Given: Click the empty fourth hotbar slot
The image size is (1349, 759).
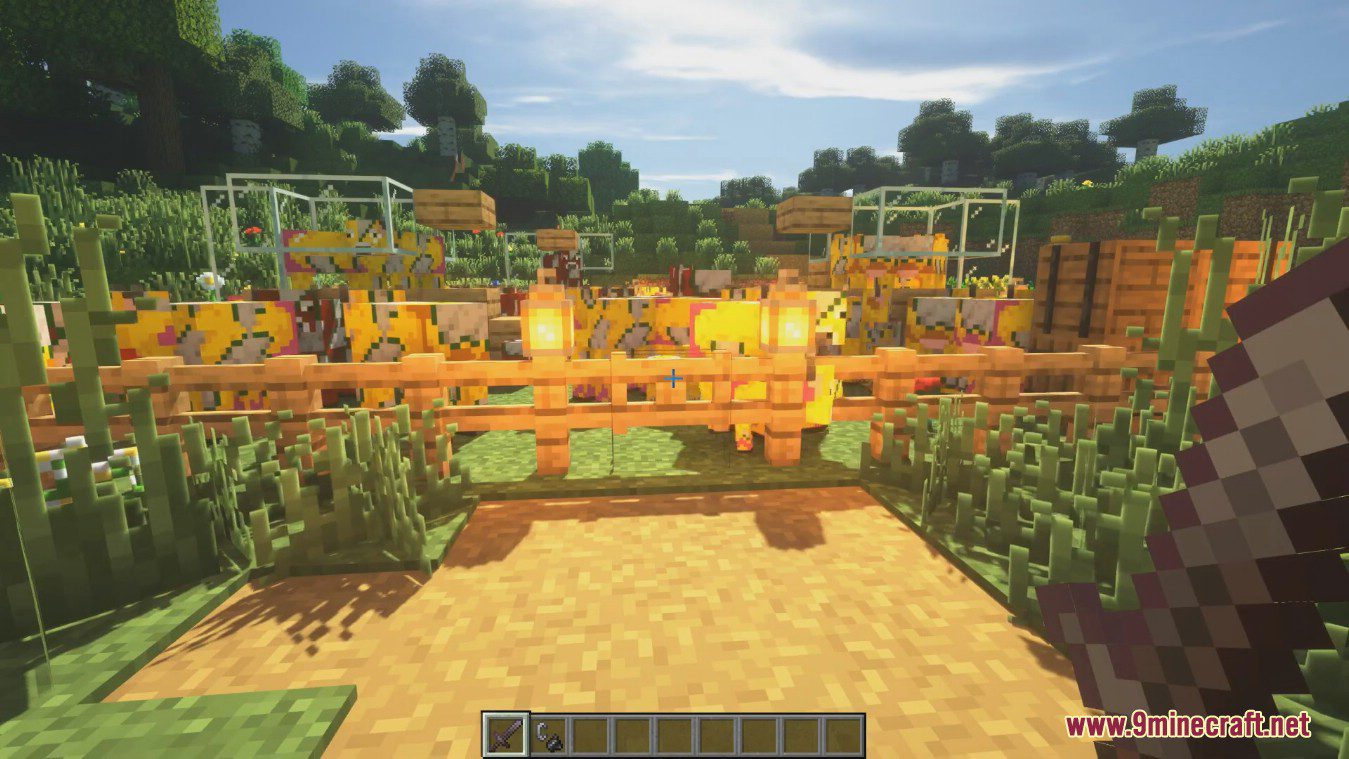Looking at the screenshot, I should [x=631, y=739].
